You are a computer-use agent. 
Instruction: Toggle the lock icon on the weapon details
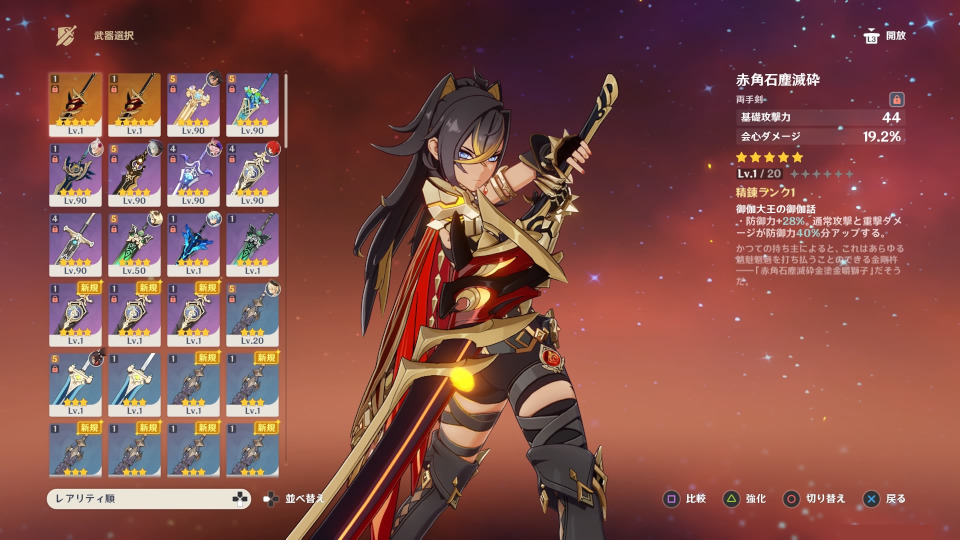tap(897, 99)
